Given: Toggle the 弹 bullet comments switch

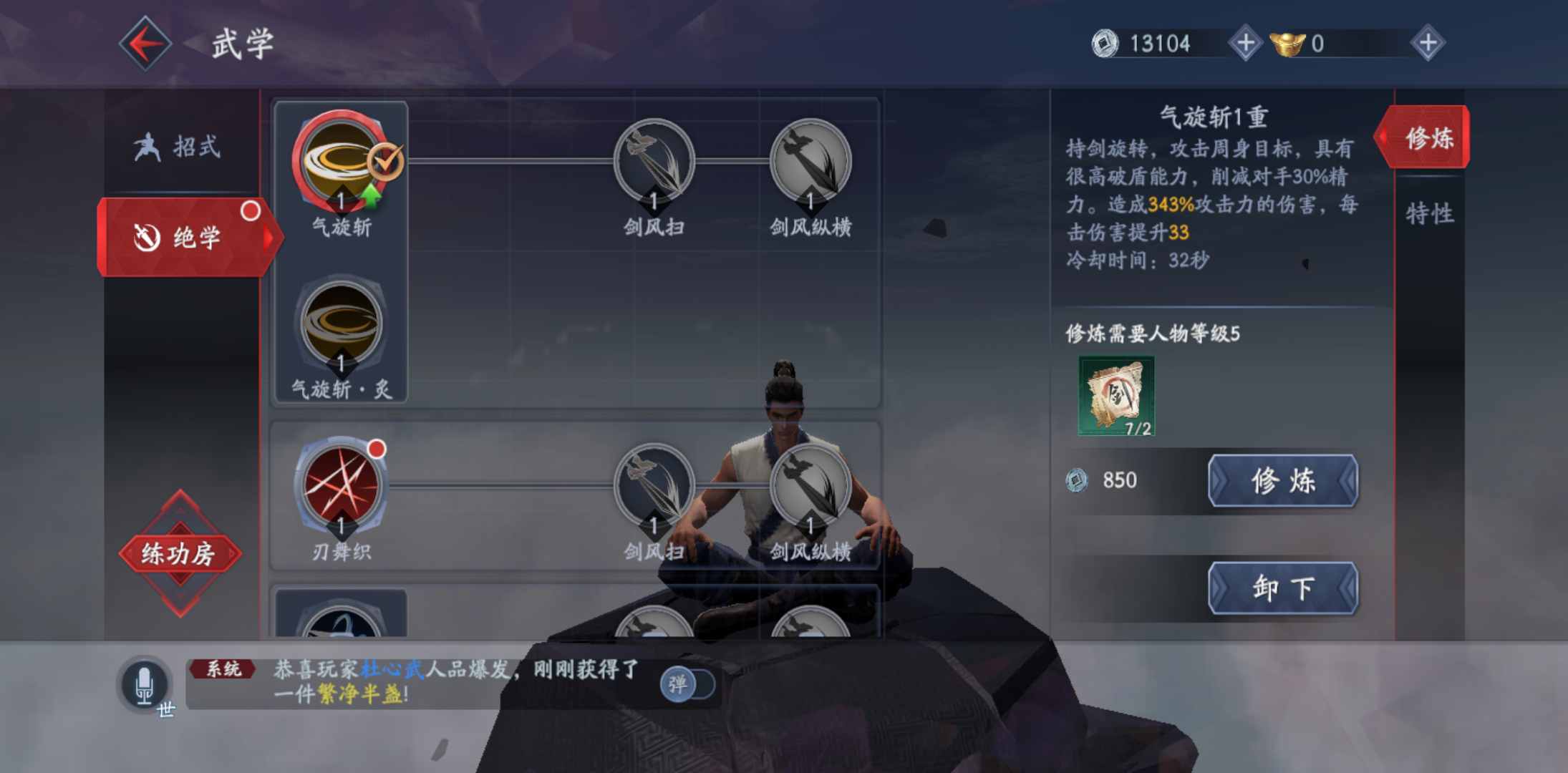Looking at the screenshot, I should point(687,684).
